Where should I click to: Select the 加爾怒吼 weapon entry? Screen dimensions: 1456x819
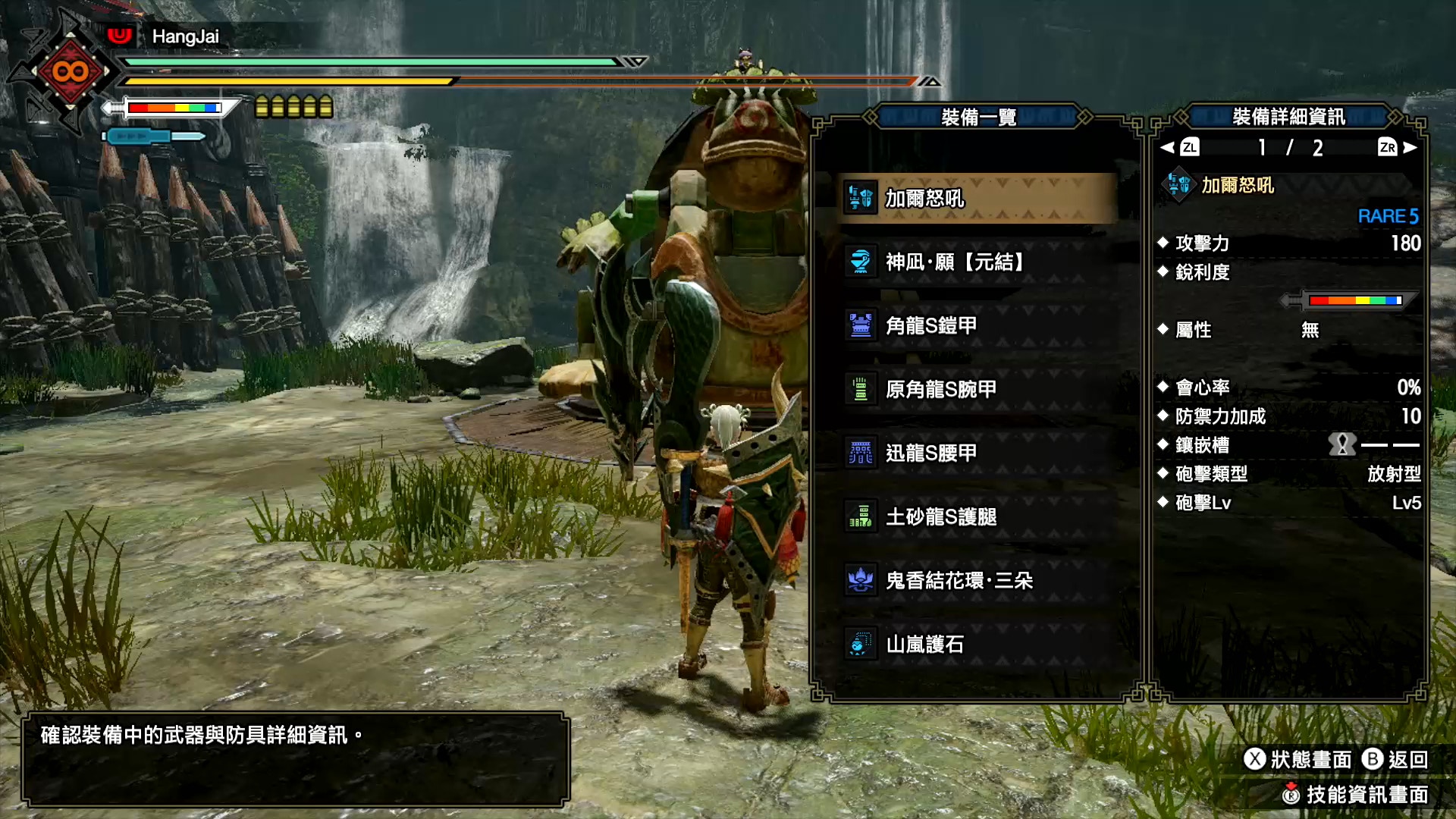pos(977,198)
